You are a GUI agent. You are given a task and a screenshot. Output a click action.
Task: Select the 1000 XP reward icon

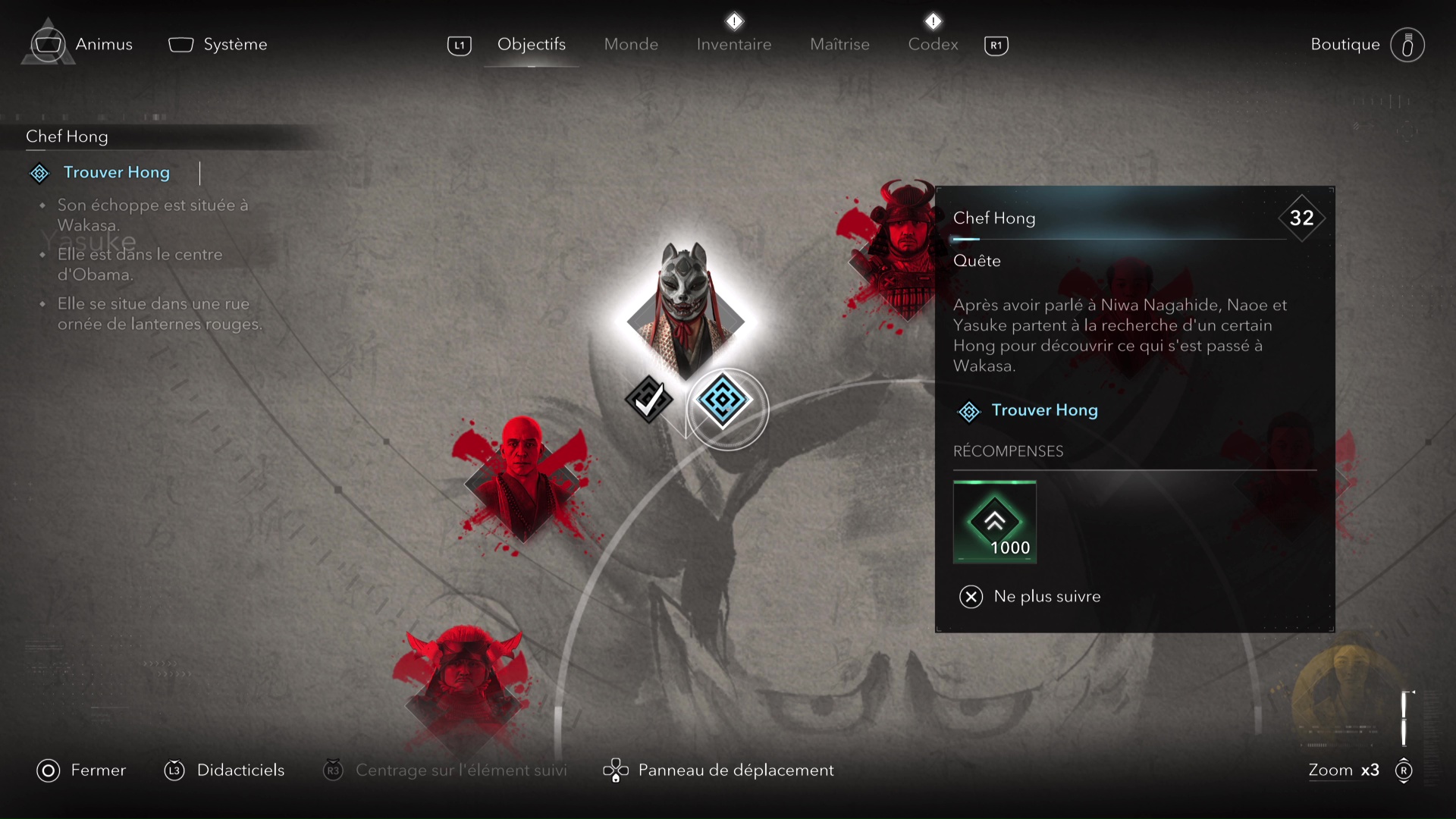click(995, 522)
